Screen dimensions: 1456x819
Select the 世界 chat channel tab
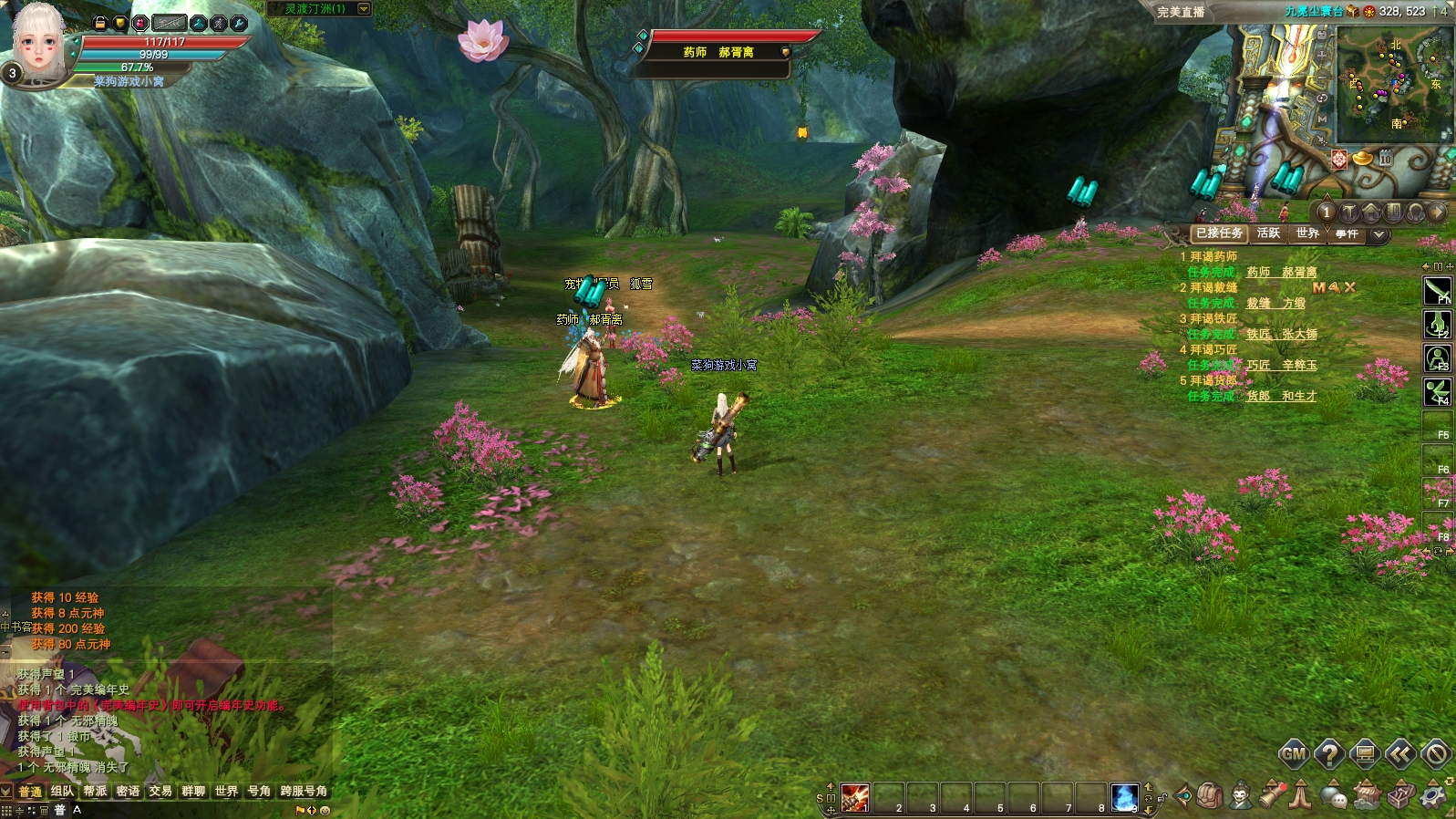pos(226,791)
